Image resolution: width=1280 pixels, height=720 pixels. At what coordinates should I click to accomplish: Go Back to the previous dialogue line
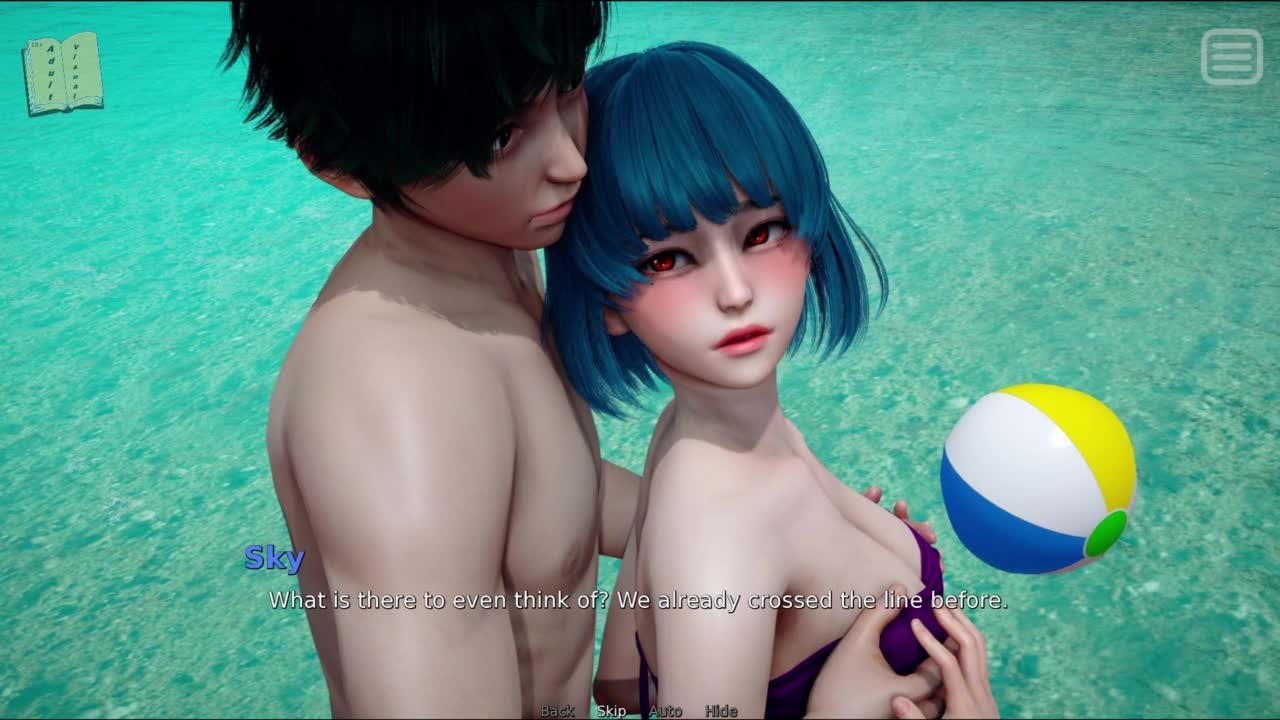[x=557, y=711]
